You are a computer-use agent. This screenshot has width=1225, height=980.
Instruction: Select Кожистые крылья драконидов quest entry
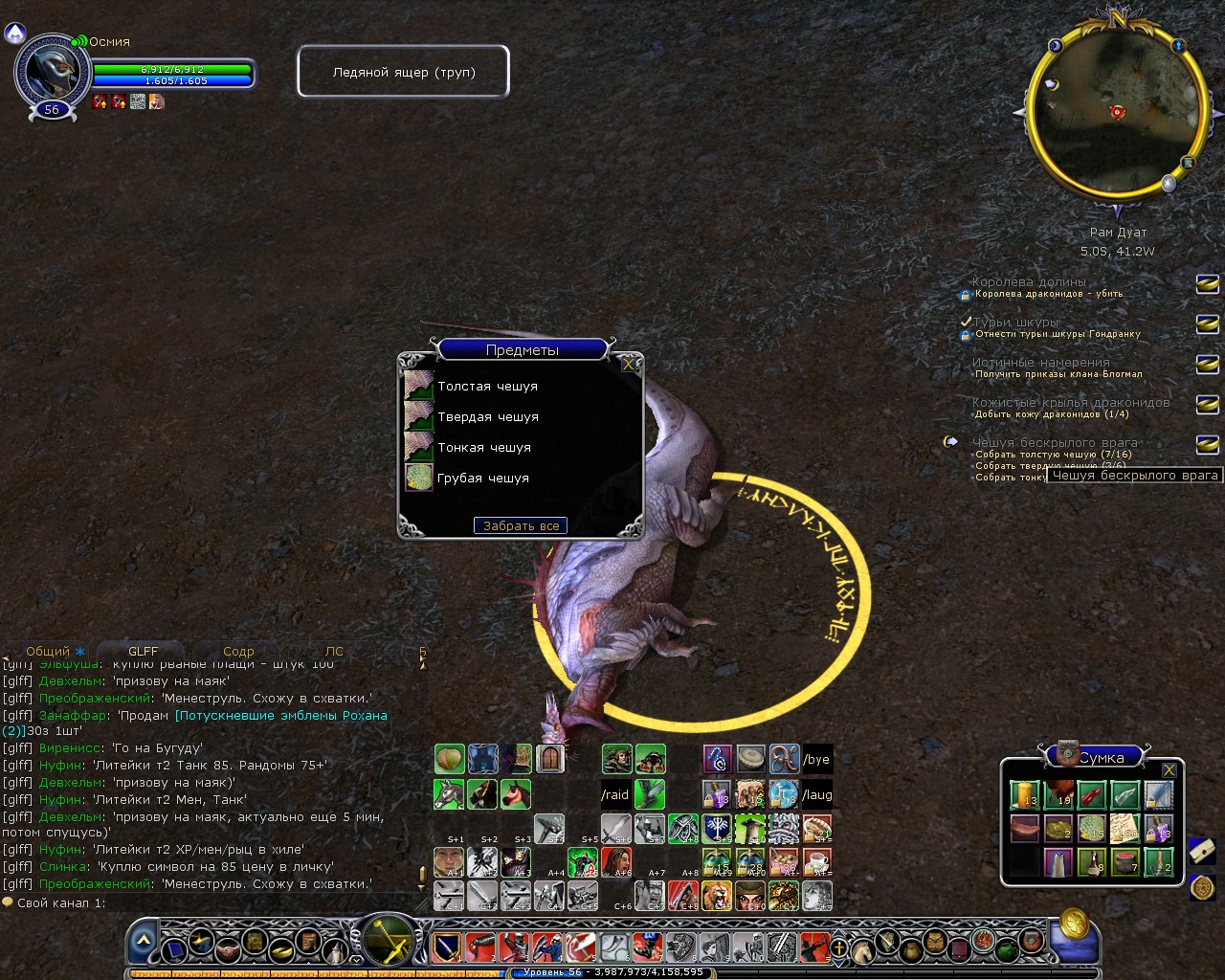point(1070,403)
